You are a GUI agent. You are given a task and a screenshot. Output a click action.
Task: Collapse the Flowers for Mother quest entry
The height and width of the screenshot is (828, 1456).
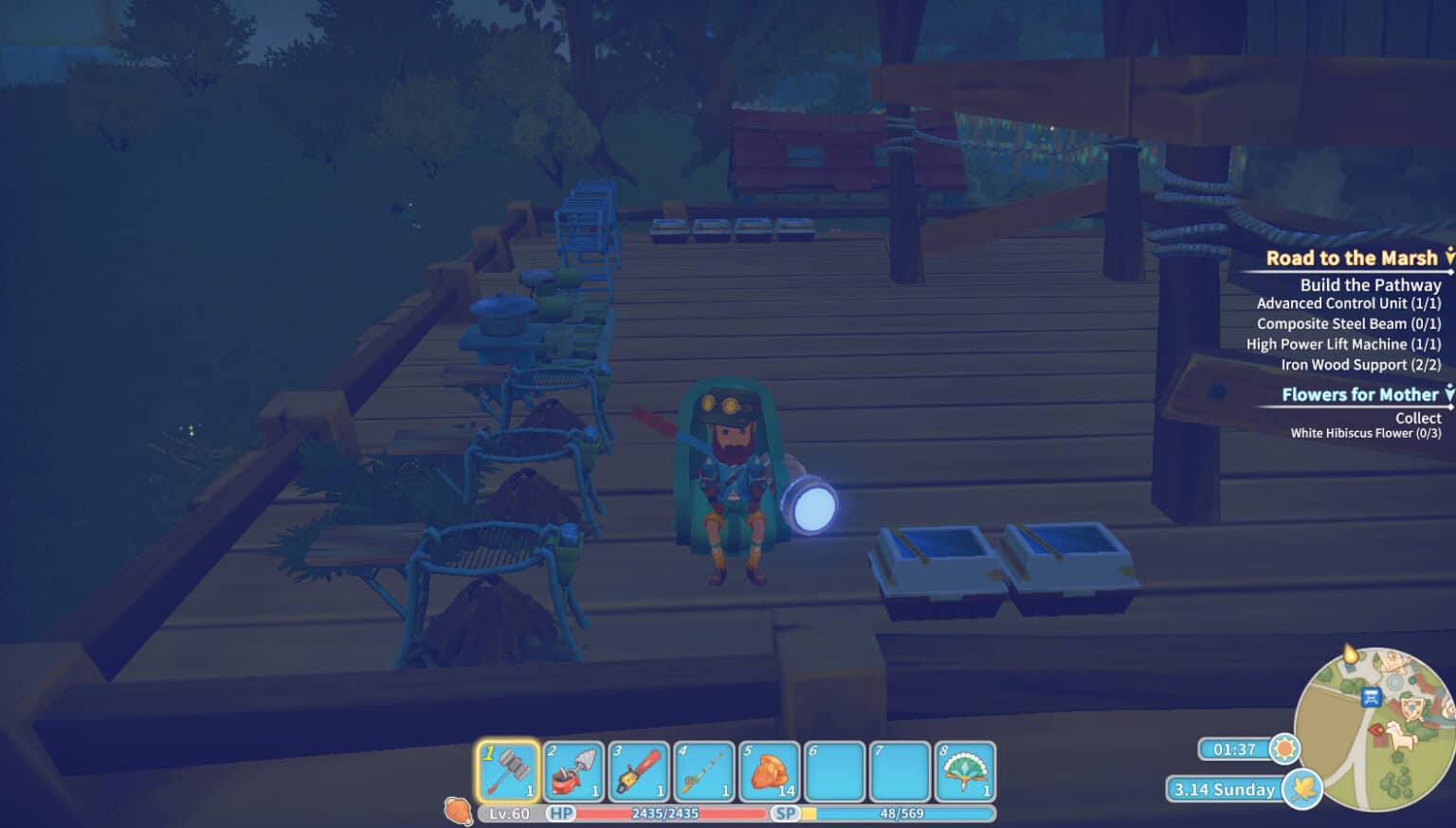coord(1449,394)
